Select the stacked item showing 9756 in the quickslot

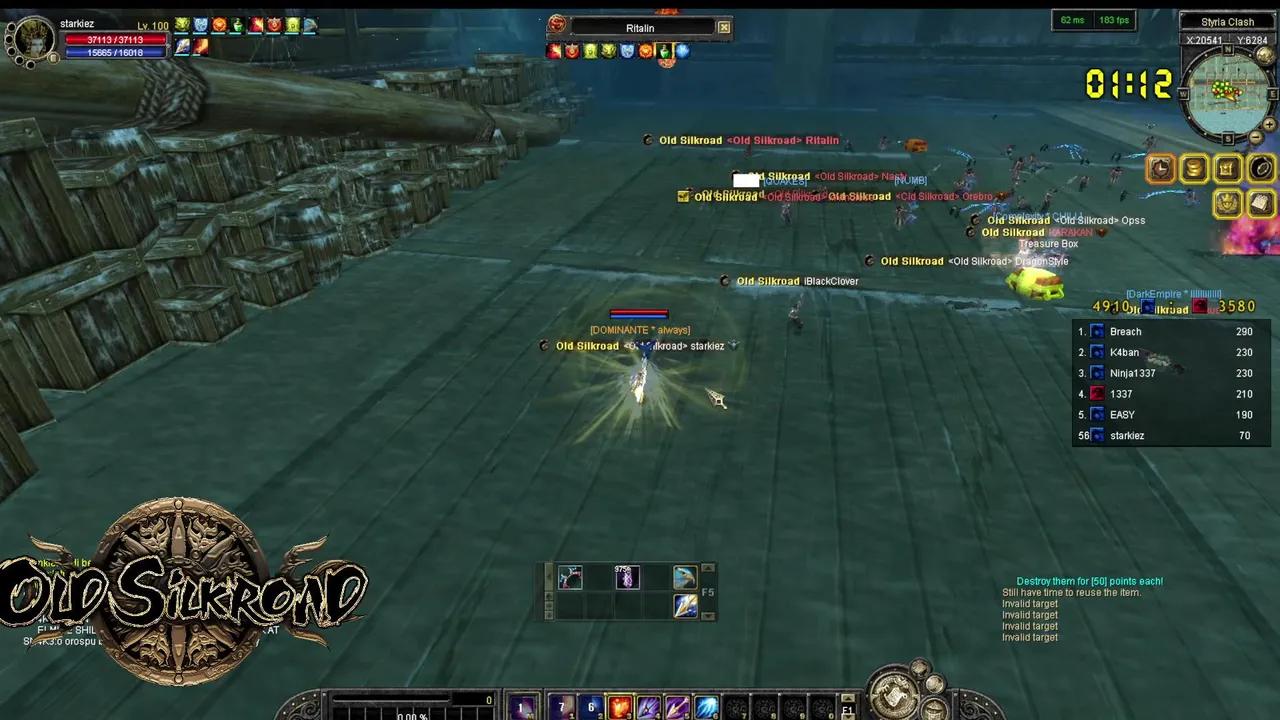click(x=627, y=578)
